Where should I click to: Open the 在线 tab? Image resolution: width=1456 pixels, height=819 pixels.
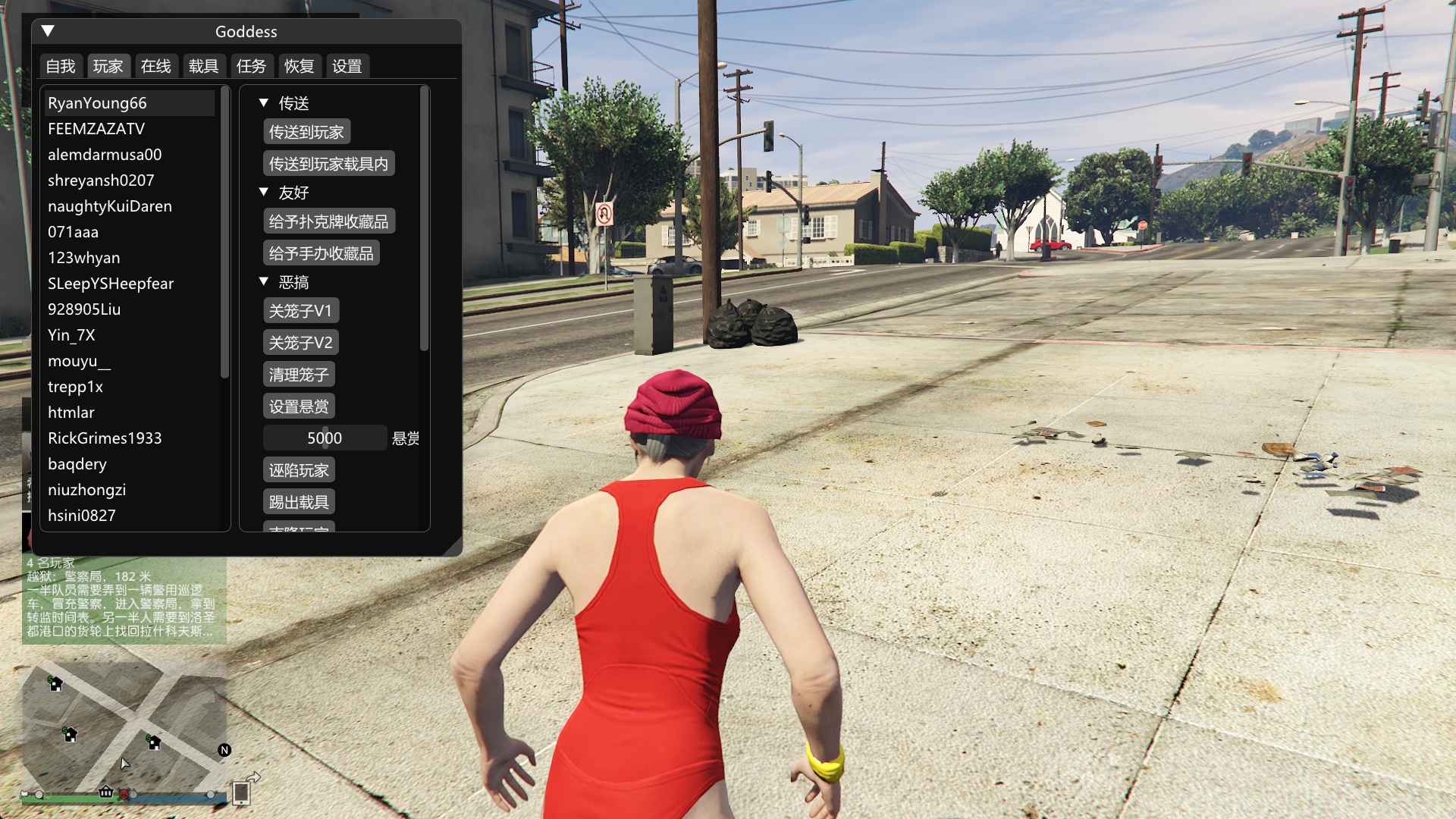pos(155,67)
